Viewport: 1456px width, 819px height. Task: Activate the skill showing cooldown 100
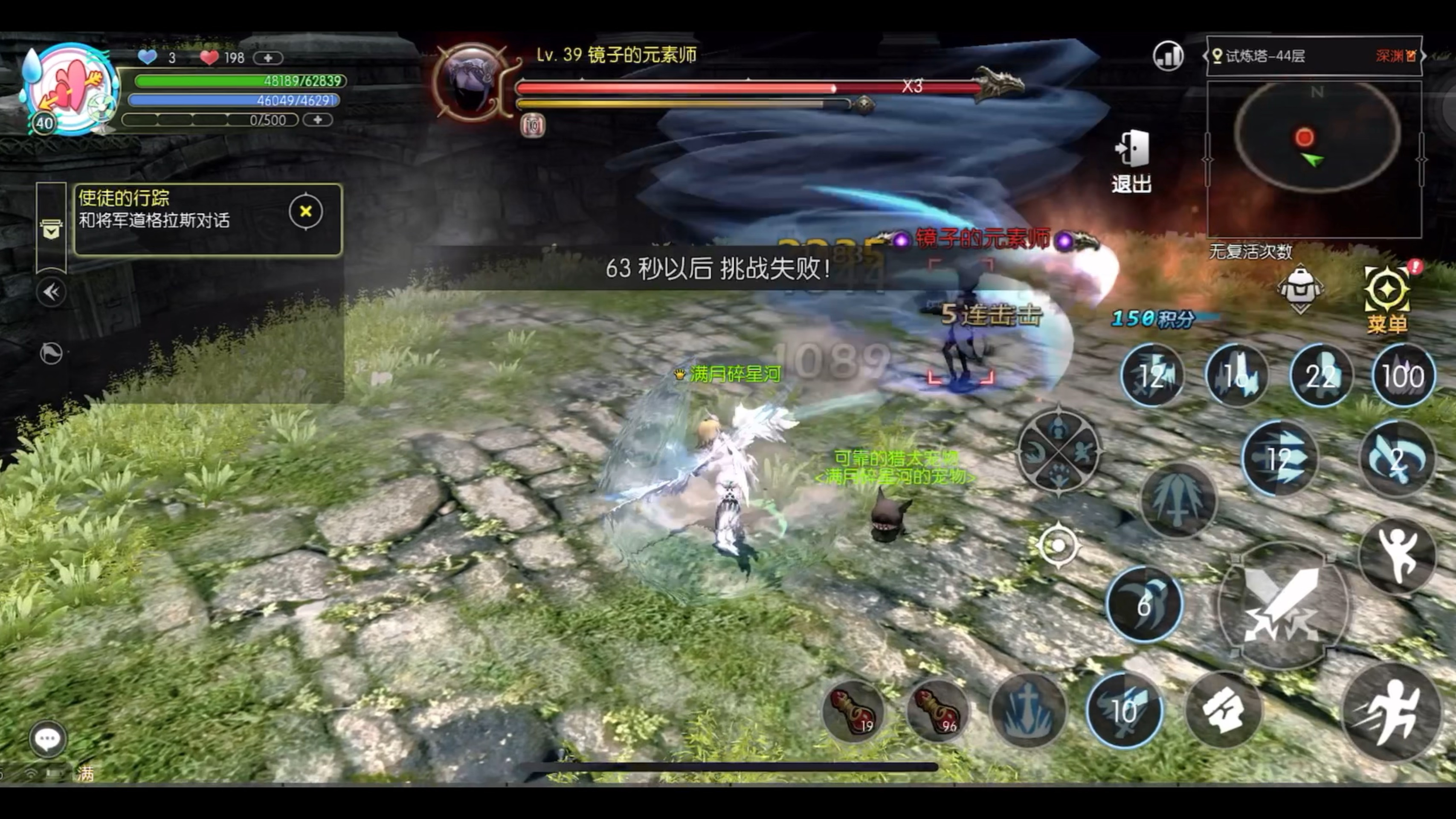pos(1403,376)
